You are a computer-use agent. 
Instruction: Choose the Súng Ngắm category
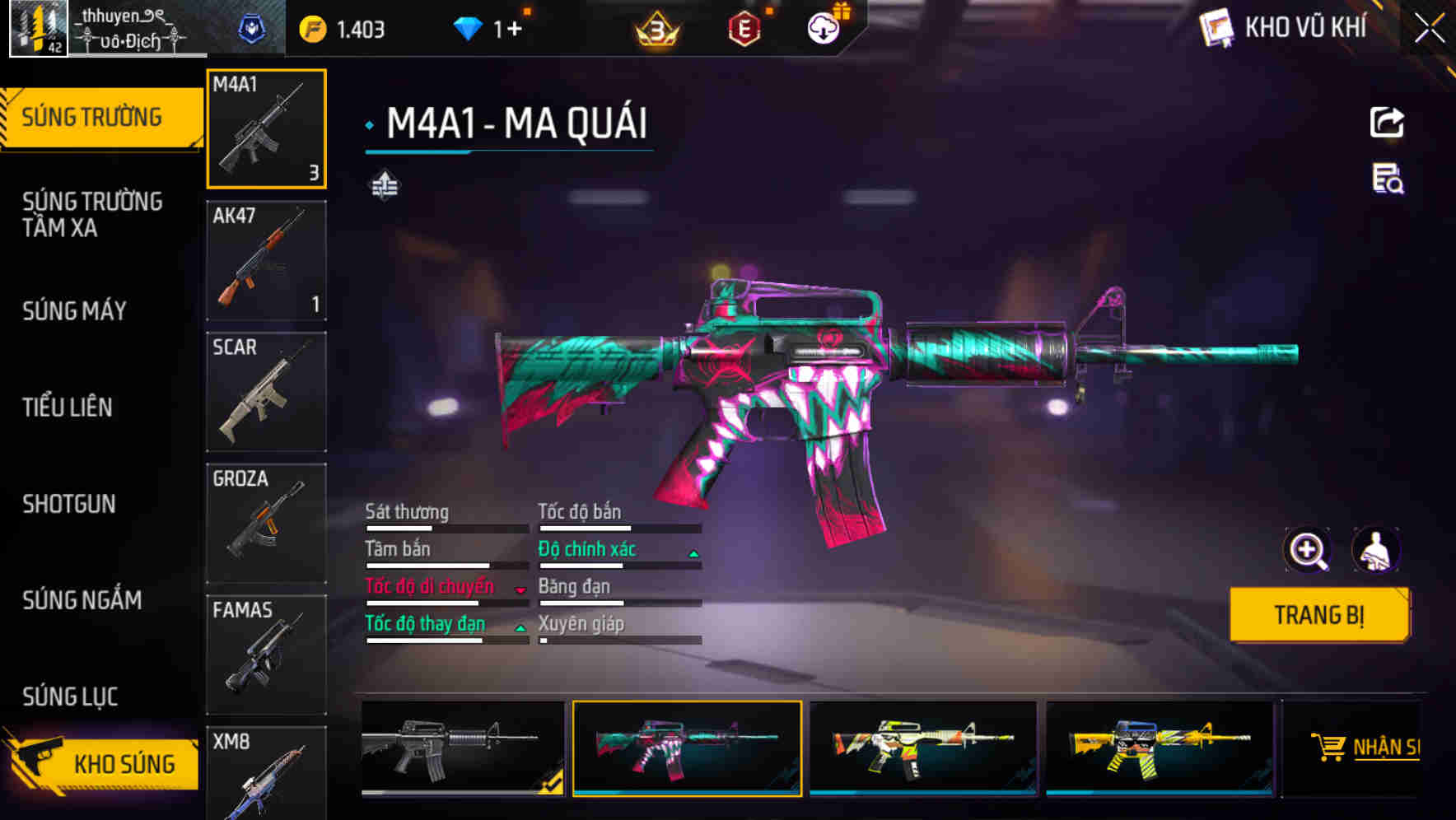pos(82,600)
